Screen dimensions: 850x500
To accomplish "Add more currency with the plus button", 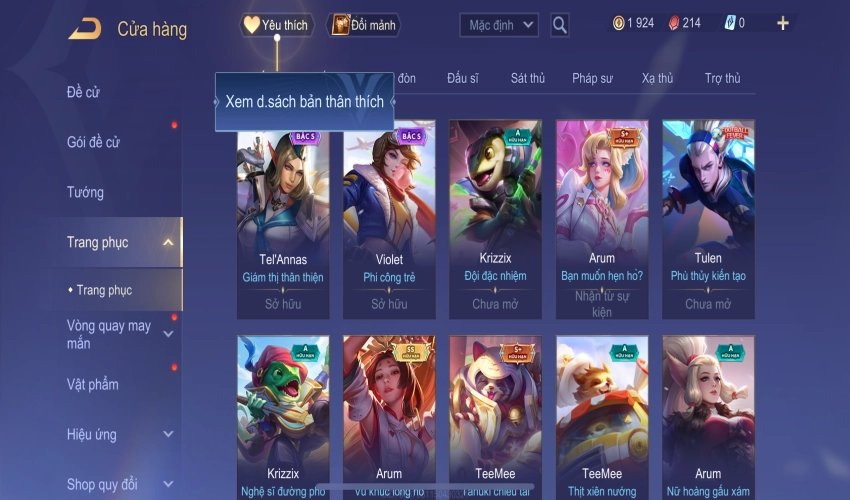I will (782, 23).
